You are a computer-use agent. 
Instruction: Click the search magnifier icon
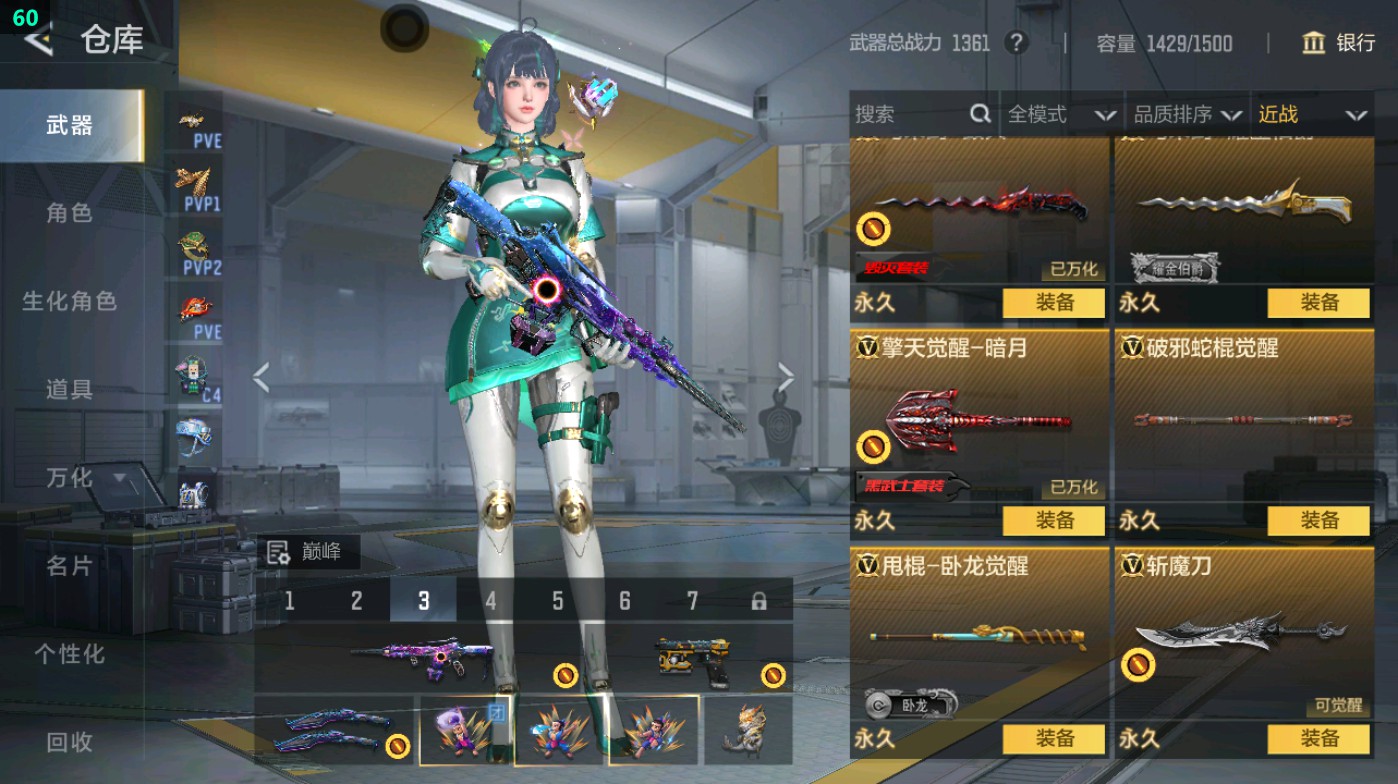tap(978, 115)
